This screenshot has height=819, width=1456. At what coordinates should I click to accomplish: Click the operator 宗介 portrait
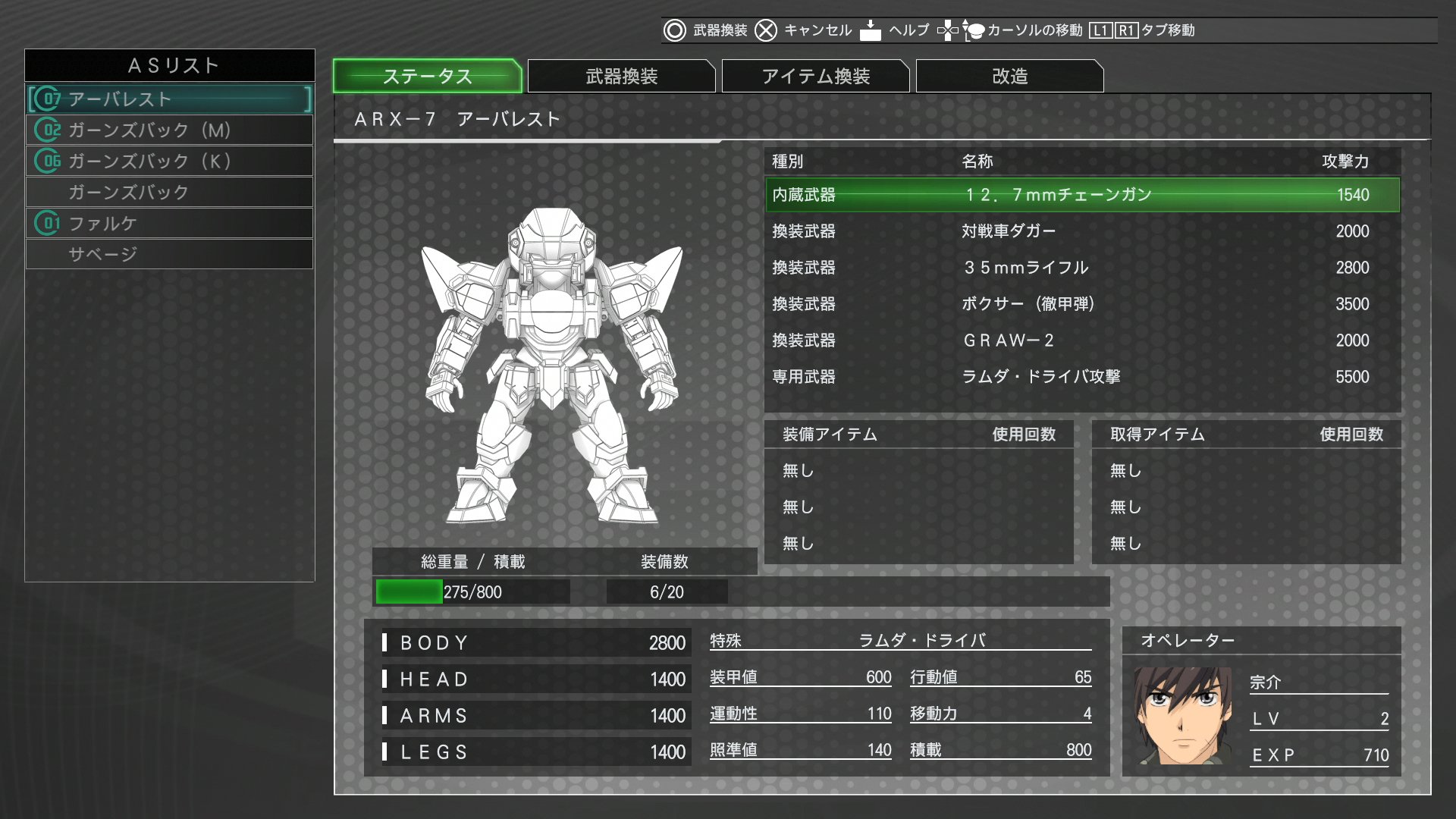(x=1182, y=715)
